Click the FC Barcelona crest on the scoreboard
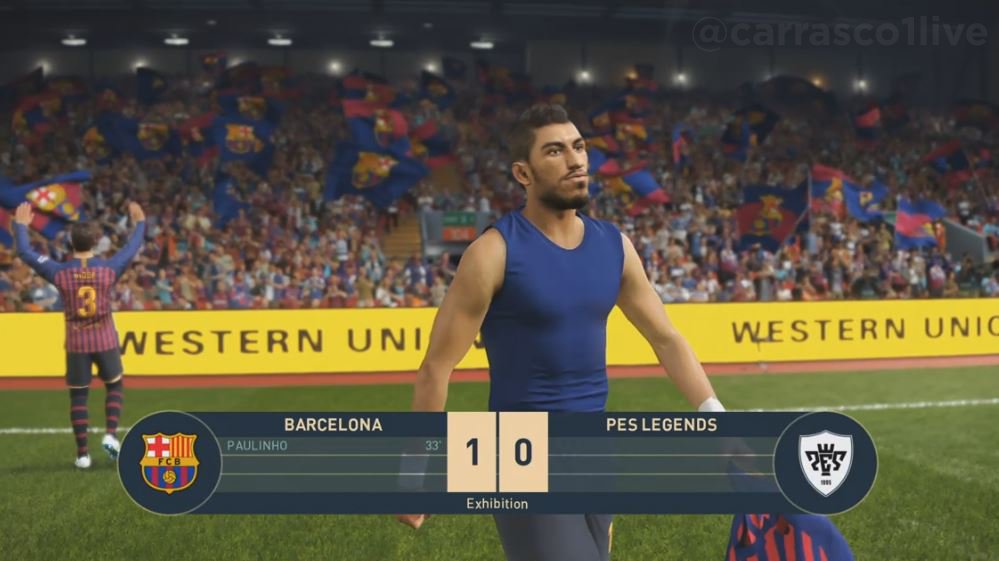 [x=169, y=462]
